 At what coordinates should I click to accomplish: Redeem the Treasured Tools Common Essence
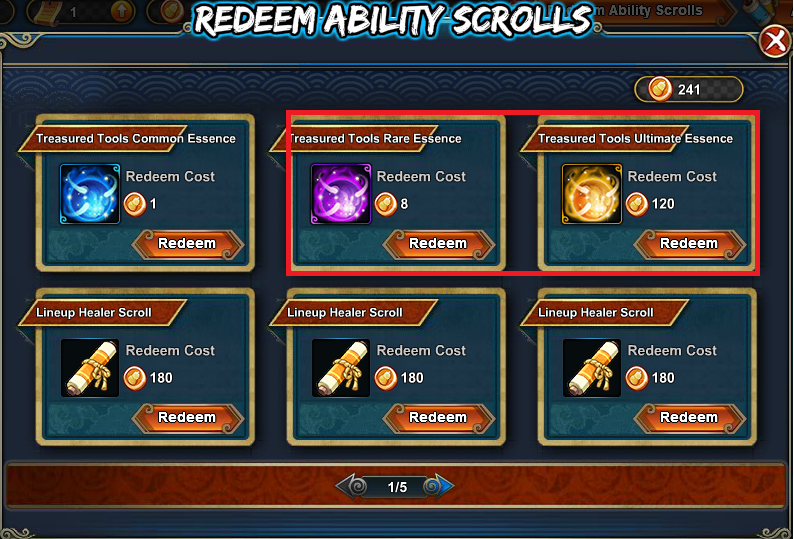point(187,244)
